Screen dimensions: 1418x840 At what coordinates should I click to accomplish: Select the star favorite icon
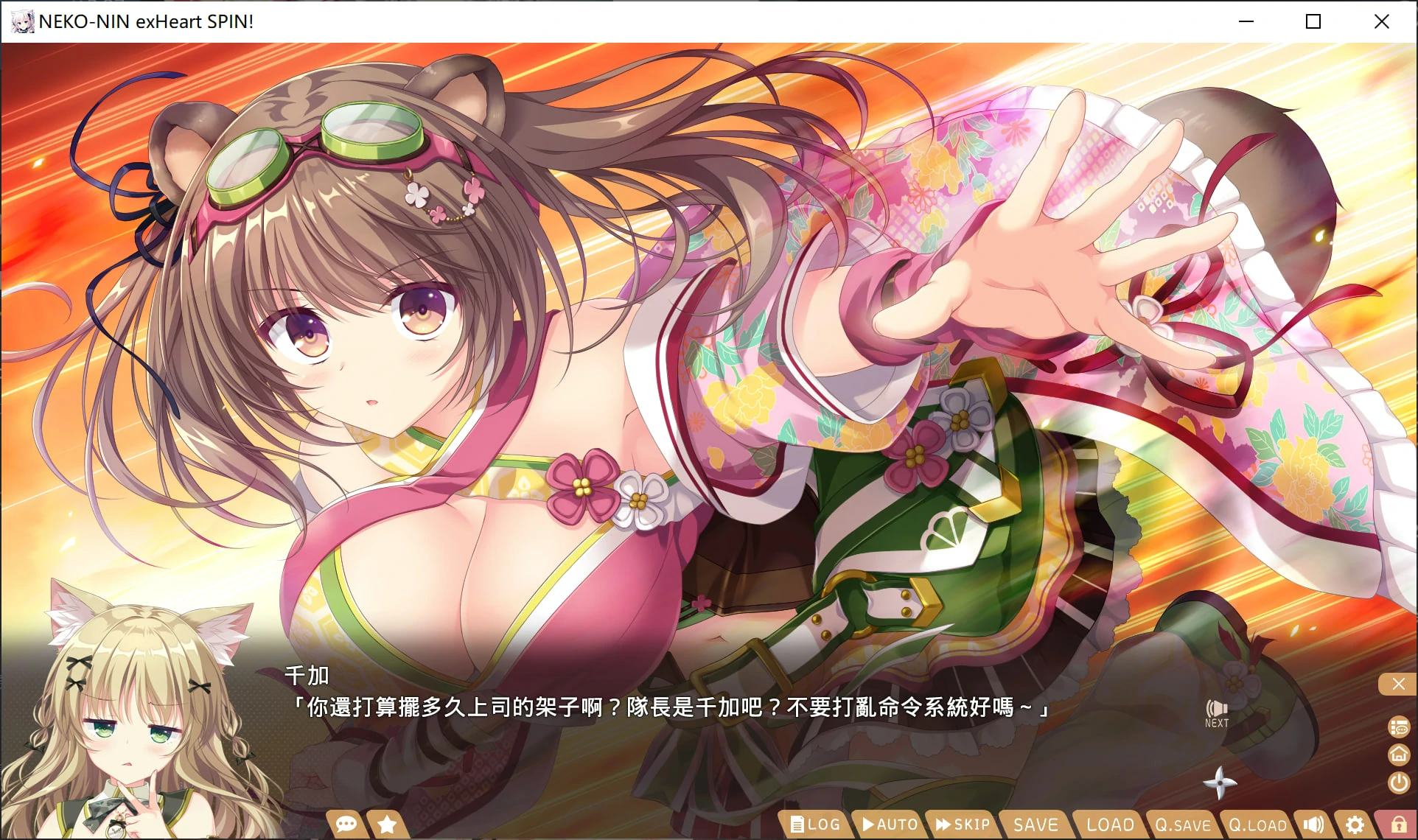386,824
